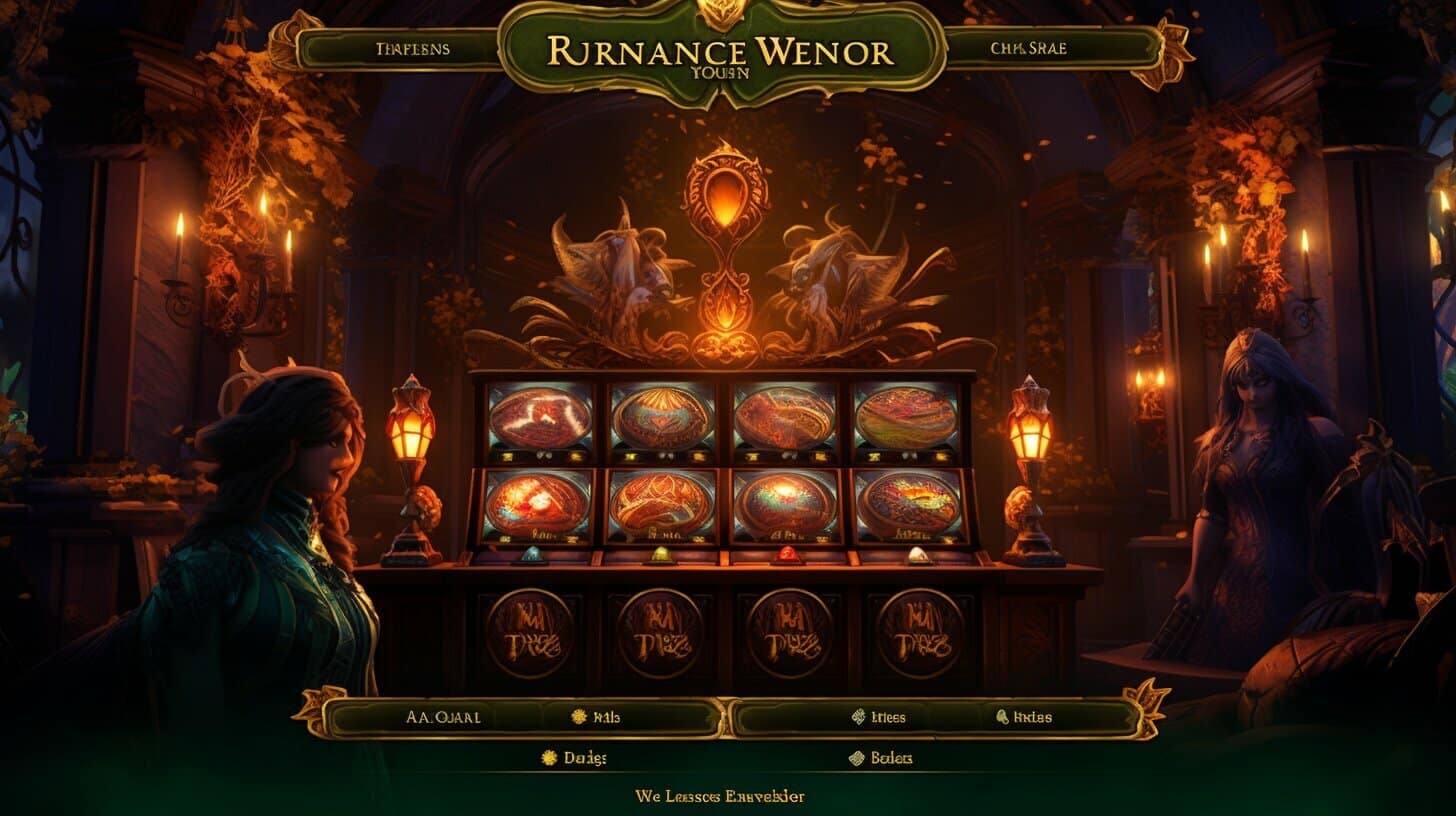1456x816 pixels.
Task: Select the blue gem under the tiles
Action: coord(530,554)
